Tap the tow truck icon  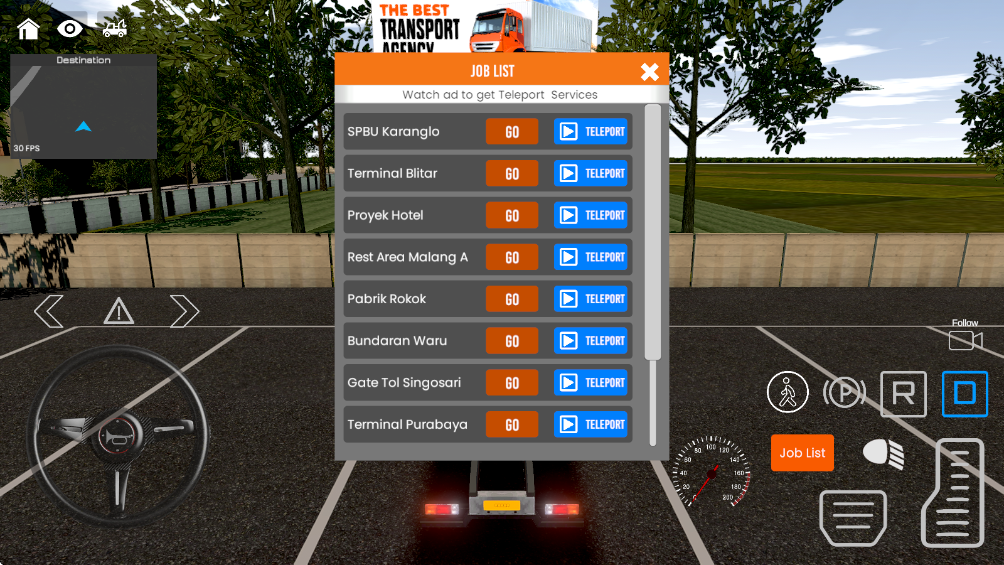[x=114, y=28]
